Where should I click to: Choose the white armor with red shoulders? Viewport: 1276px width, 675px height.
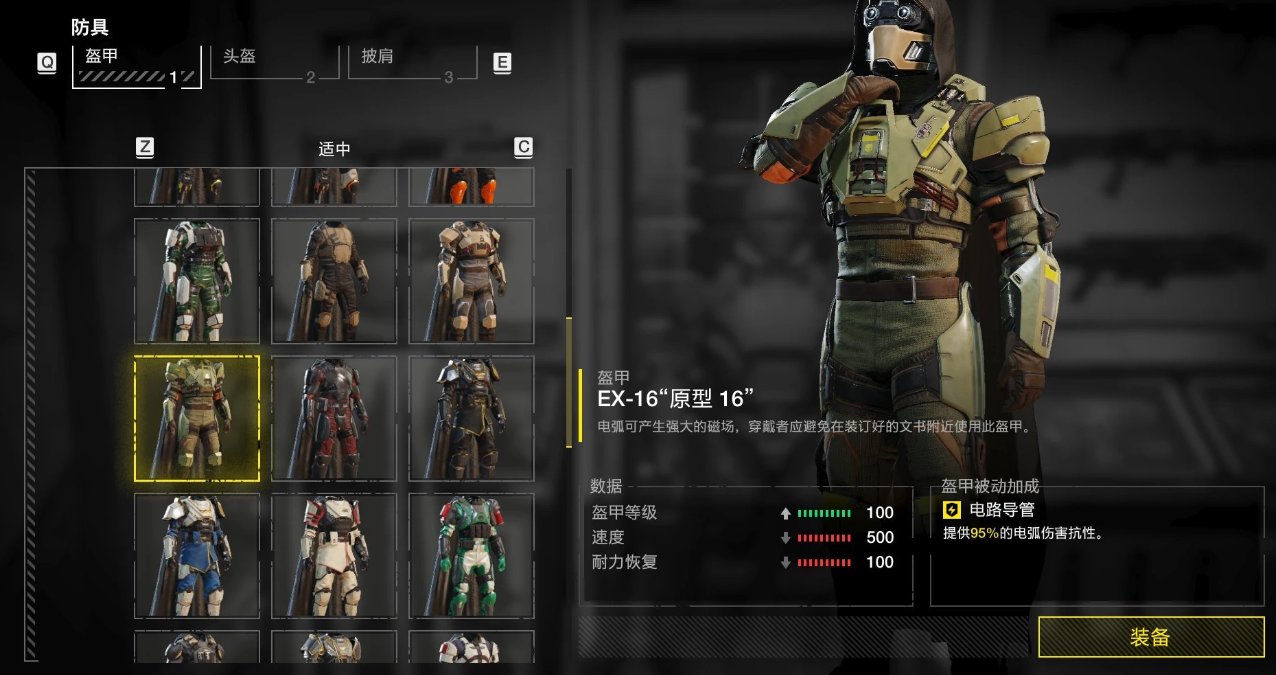334,555
